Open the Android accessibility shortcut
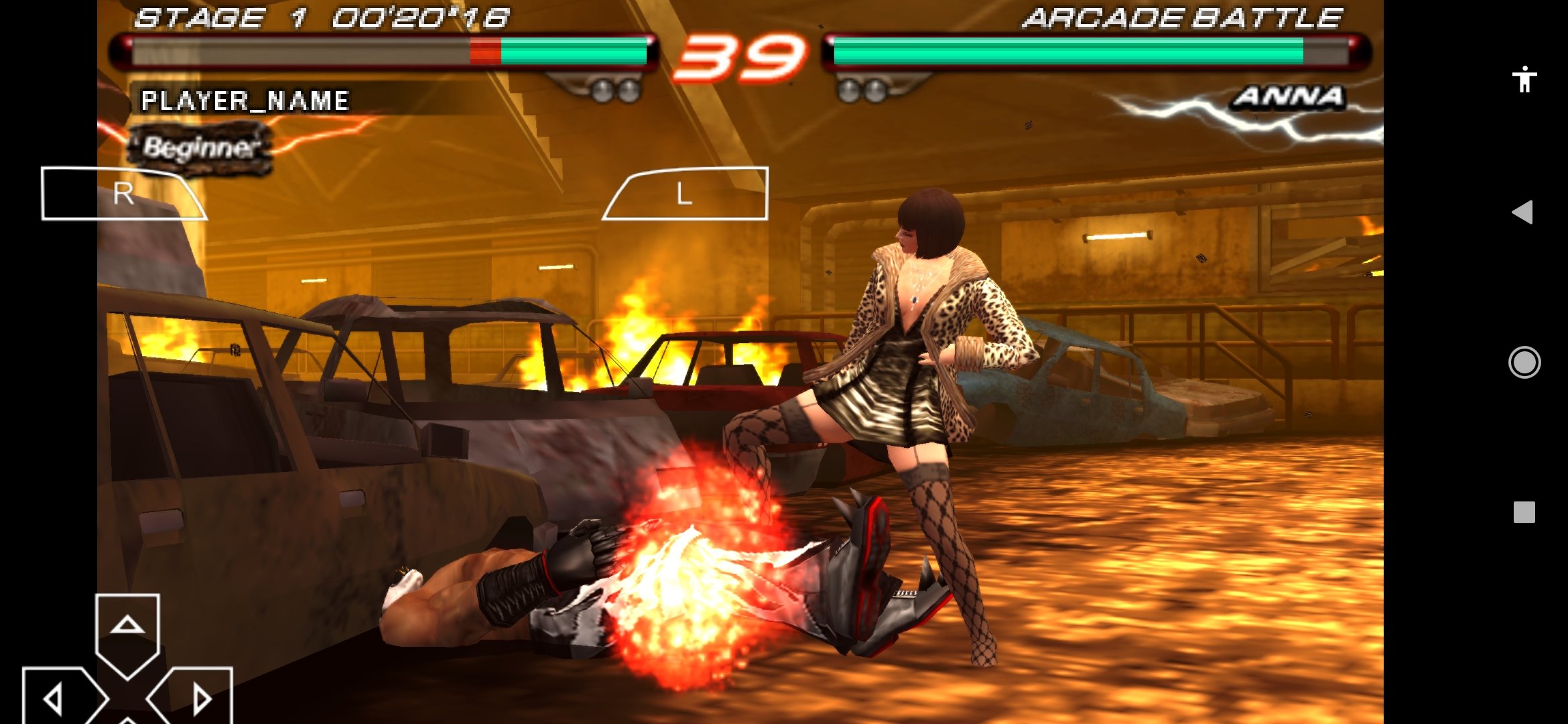 coord(1524,79)
